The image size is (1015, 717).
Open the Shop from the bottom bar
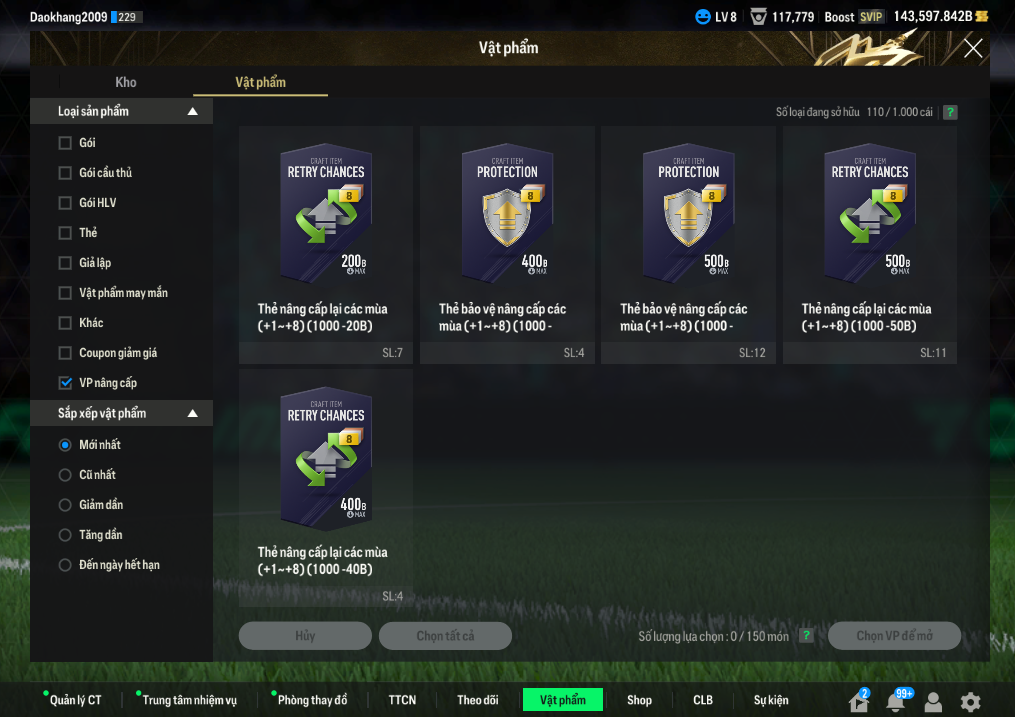click(639, 700)
